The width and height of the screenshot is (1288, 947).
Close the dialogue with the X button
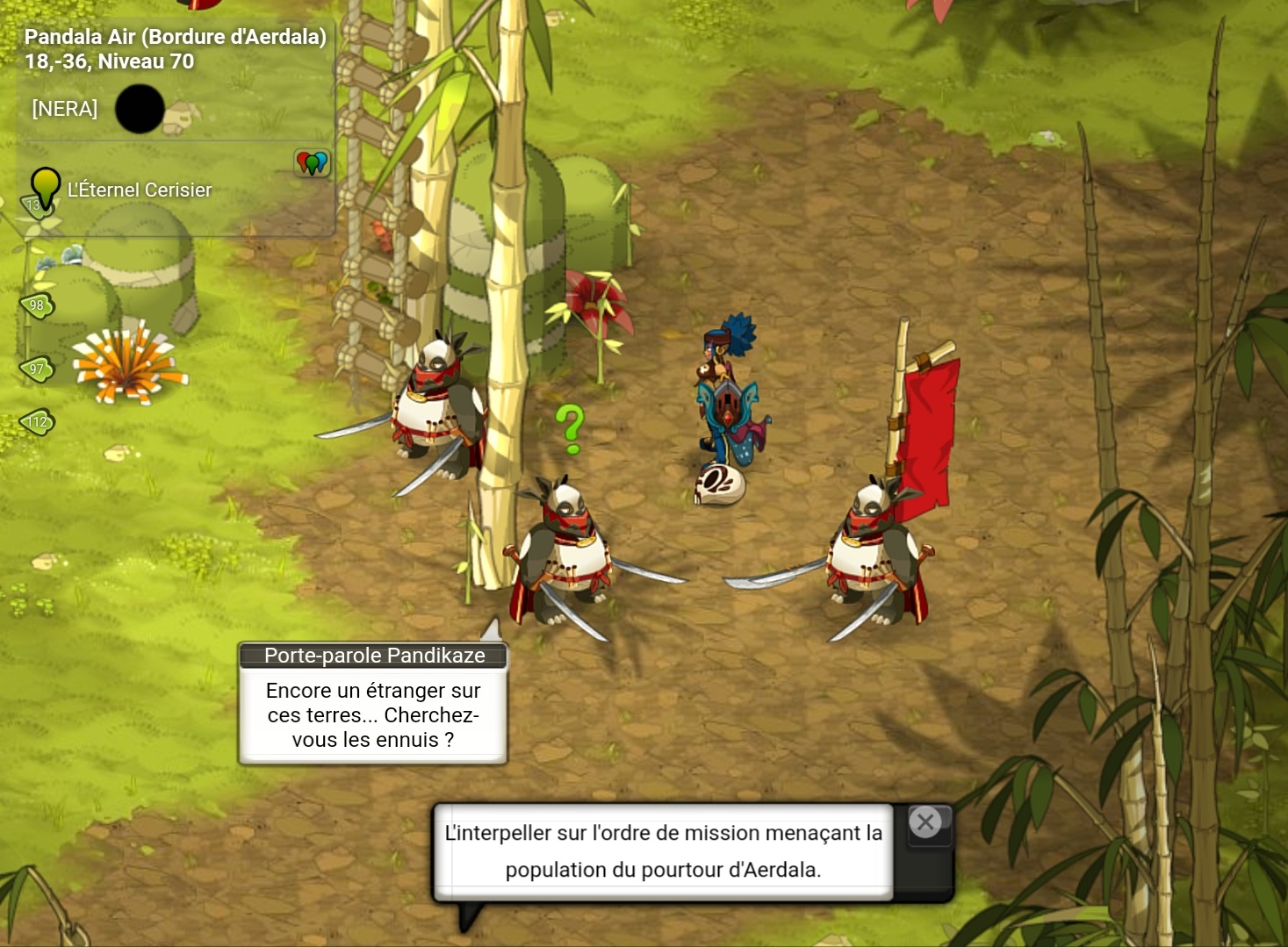[x=925, y=823]
